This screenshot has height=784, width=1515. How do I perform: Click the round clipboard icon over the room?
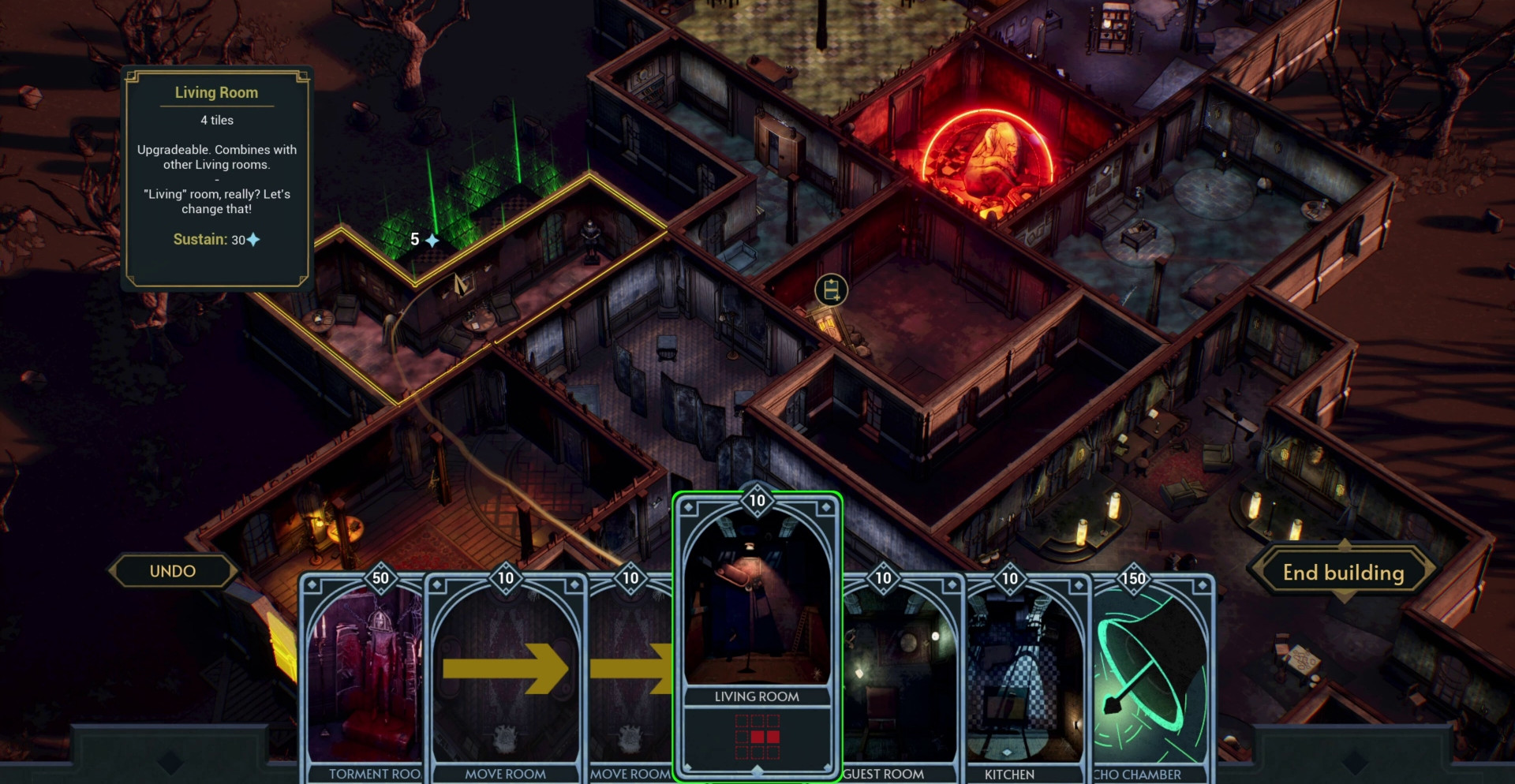click(831, 290)
